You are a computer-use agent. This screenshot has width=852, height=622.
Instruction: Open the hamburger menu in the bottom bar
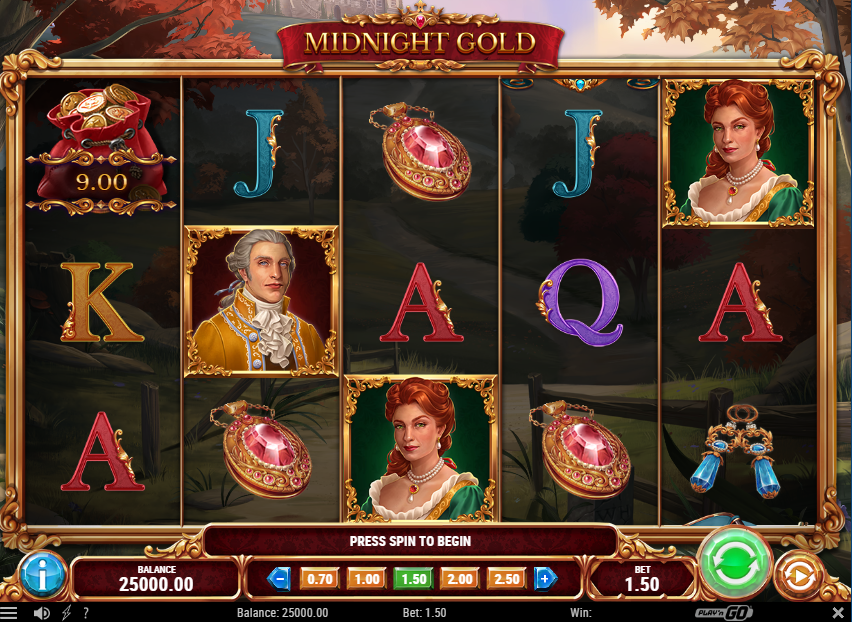(9, 612)
